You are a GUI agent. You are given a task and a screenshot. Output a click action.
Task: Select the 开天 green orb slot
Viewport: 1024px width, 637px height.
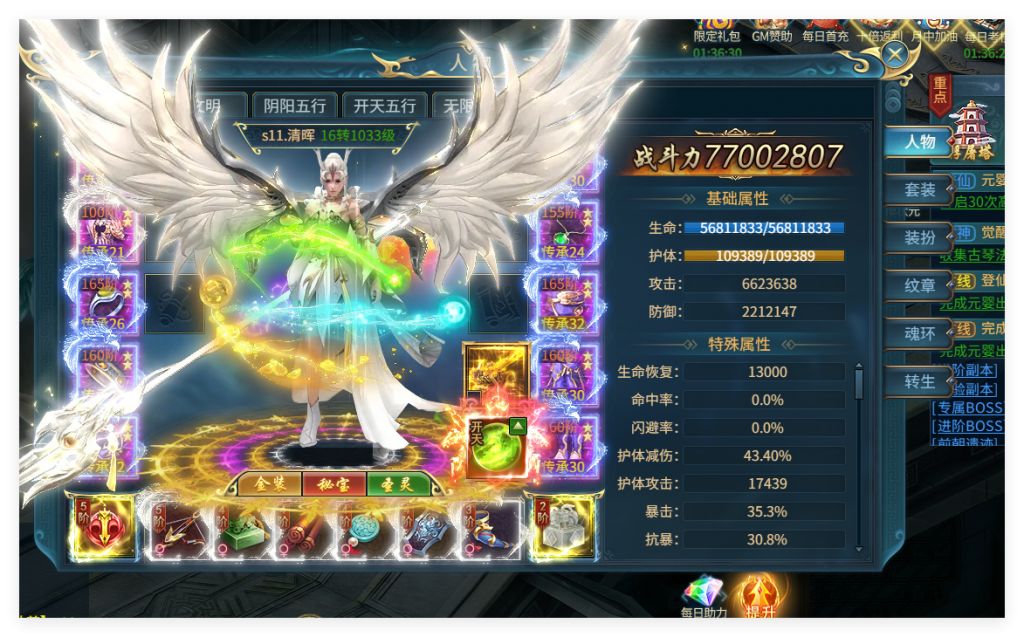coord(498,448)
